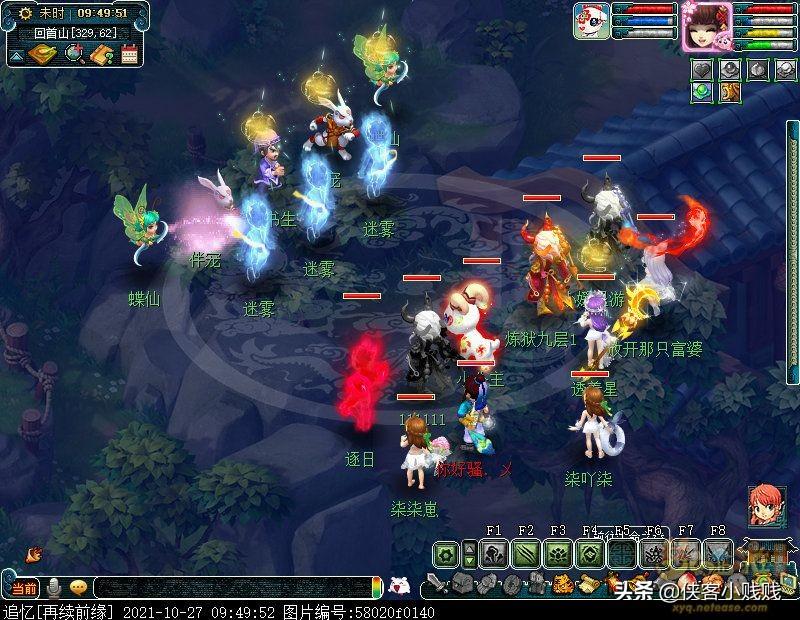Open the emoji smiley chat button
Viewport: 800px width, 620px height.
point(77,587)
